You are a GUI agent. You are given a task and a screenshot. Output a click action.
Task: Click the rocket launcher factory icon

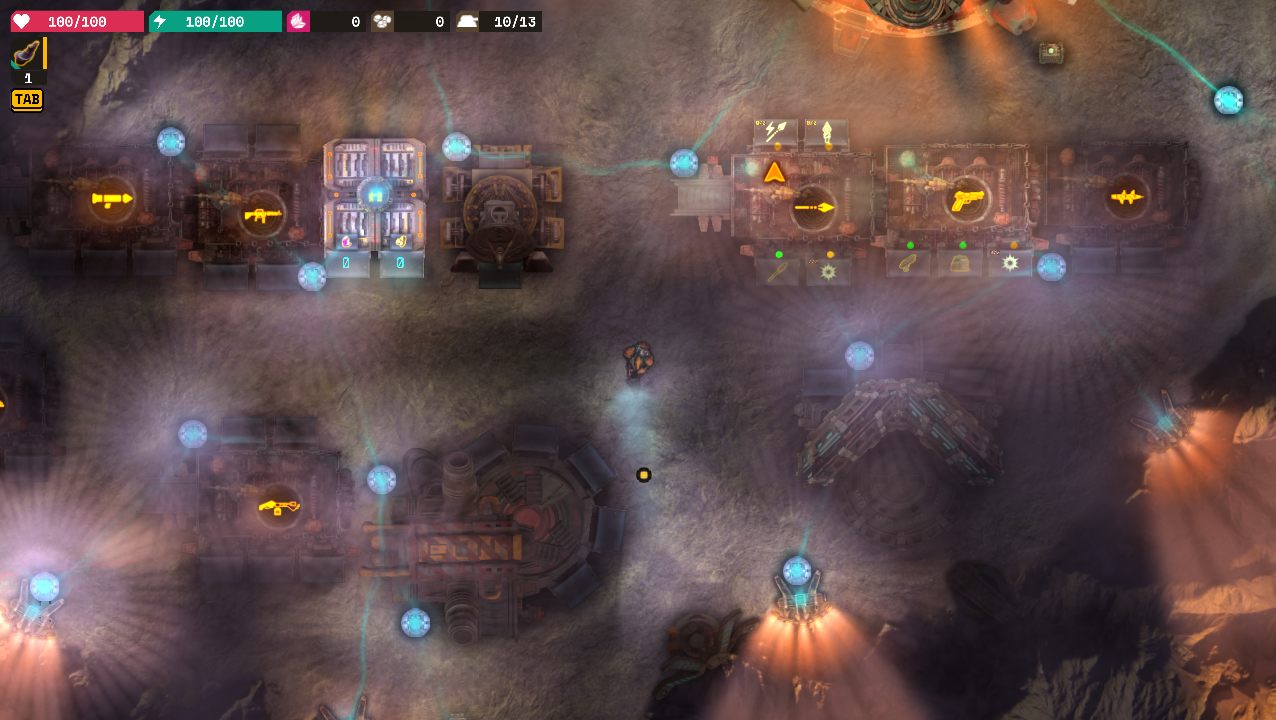[x=111, y=200]
